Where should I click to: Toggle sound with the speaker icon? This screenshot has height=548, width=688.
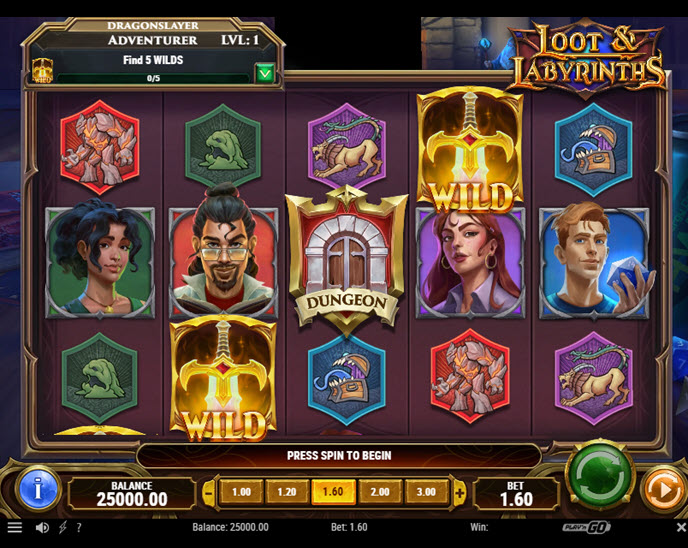[x=42, y=527]
